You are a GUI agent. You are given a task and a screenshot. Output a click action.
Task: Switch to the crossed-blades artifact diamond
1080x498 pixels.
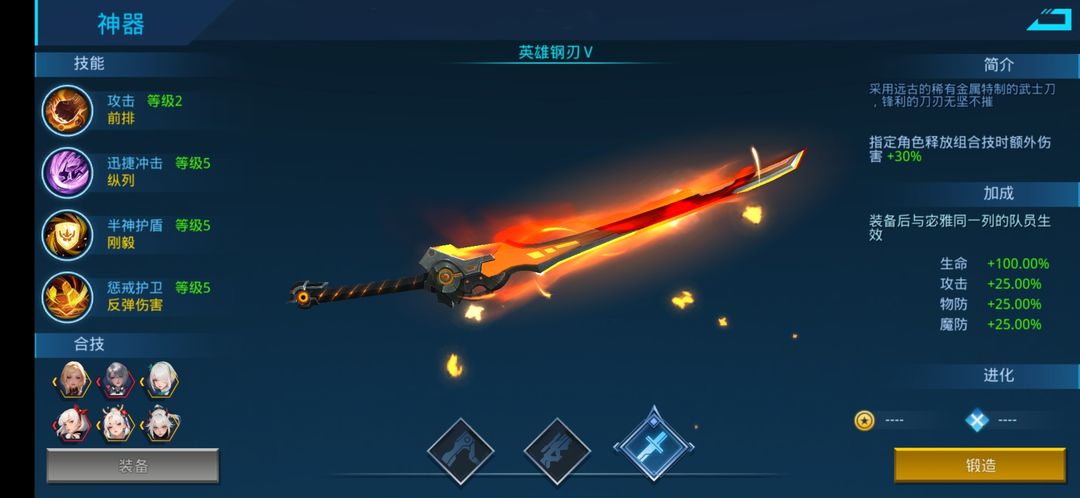(557, 451)
